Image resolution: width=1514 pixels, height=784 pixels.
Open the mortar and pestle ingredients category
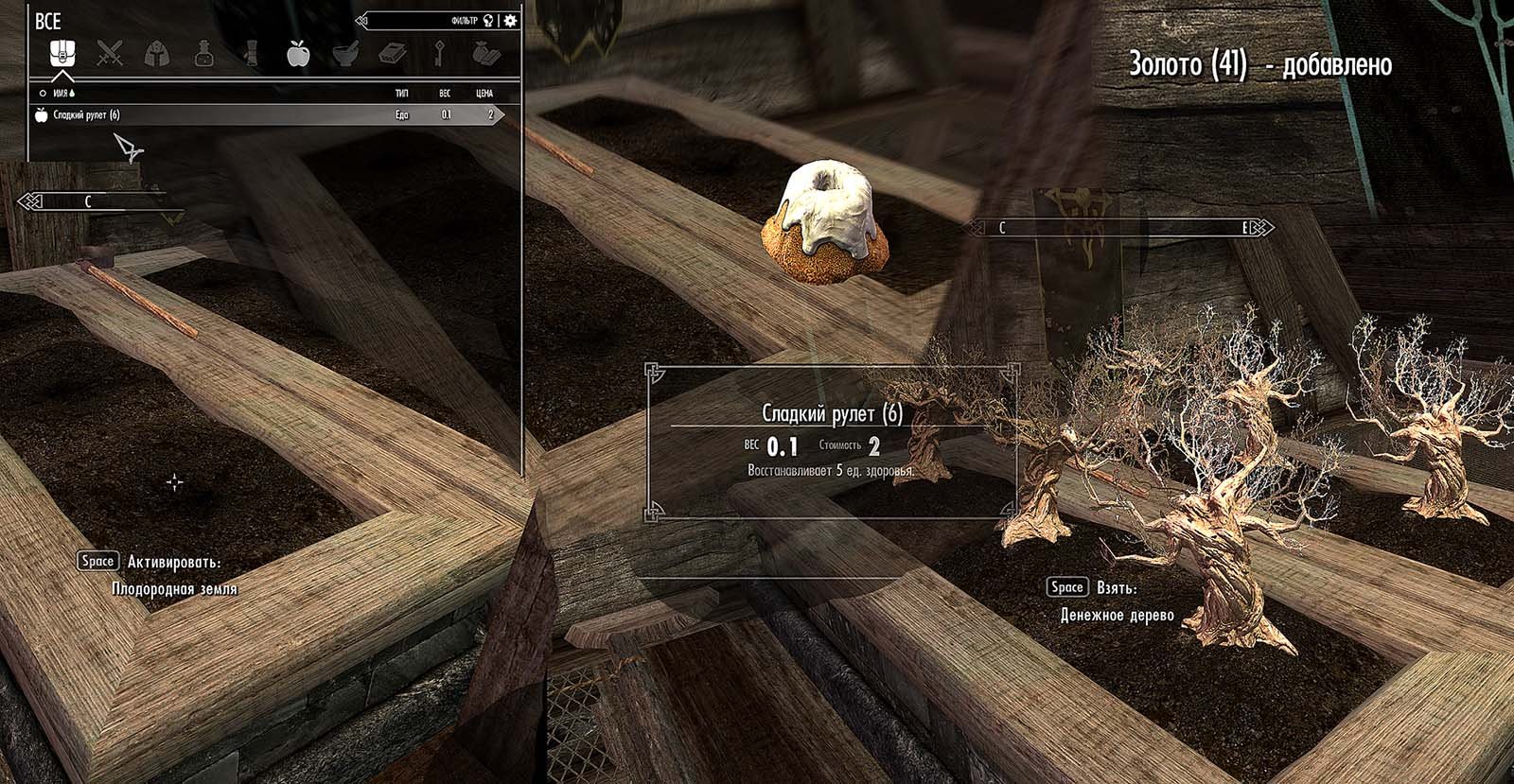coord(344,54)
